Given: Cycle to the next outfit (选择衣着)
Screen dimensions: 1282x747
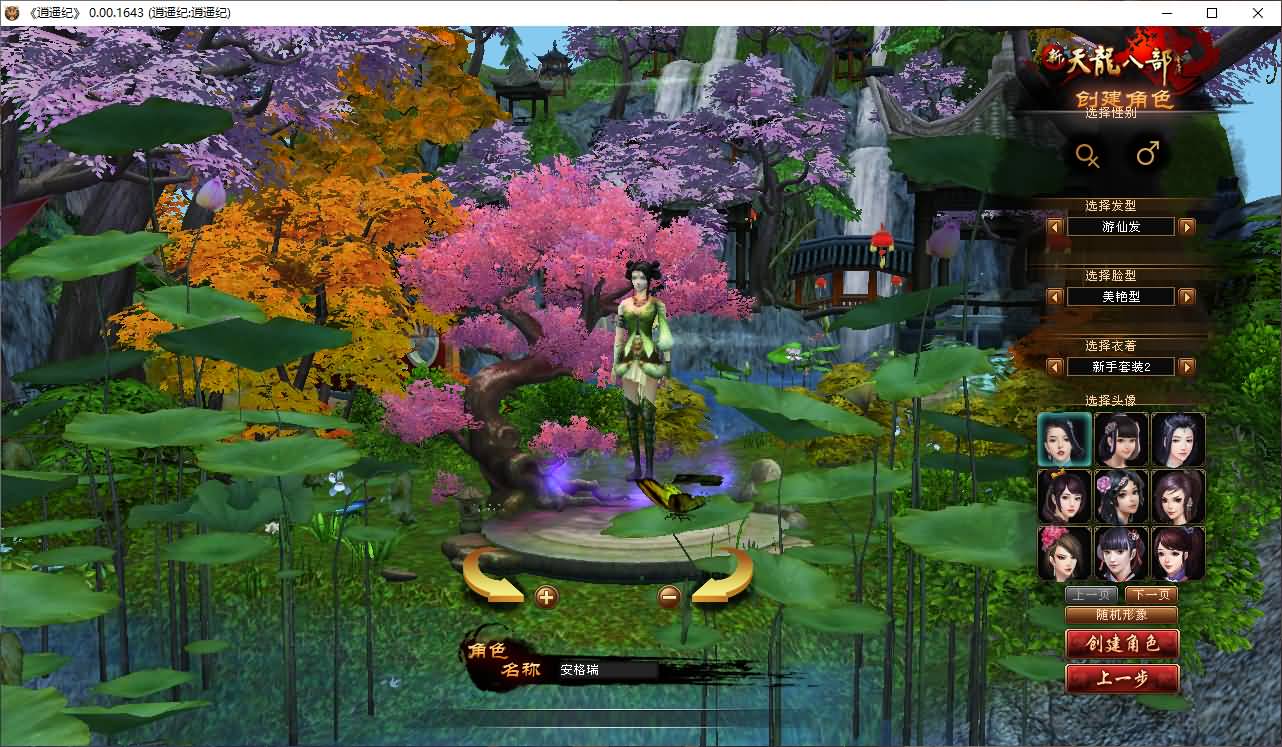Looking at the screenshot, I should click(x=1187, y=367).
